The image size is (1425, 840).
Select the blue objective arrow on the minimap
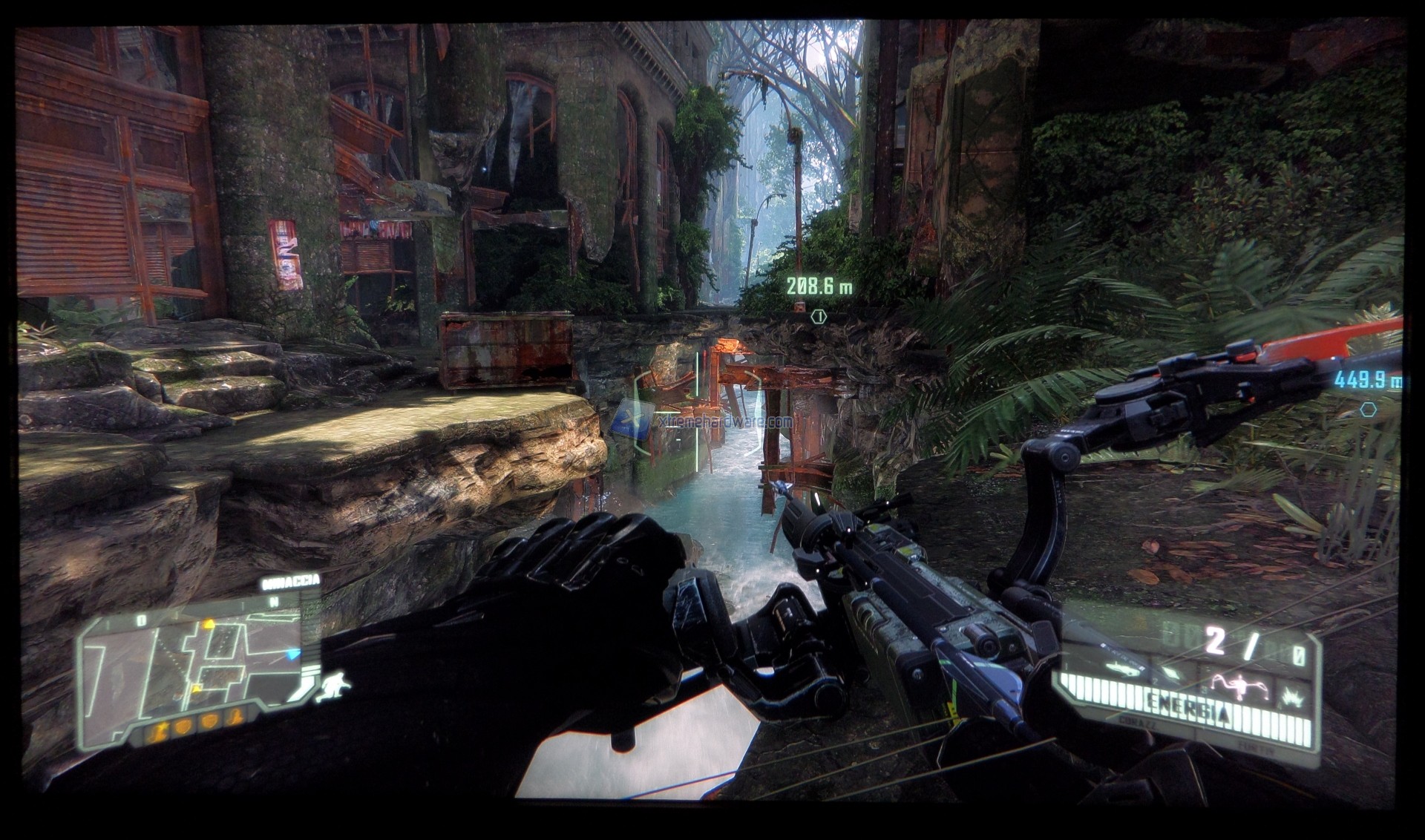(294, 654)
